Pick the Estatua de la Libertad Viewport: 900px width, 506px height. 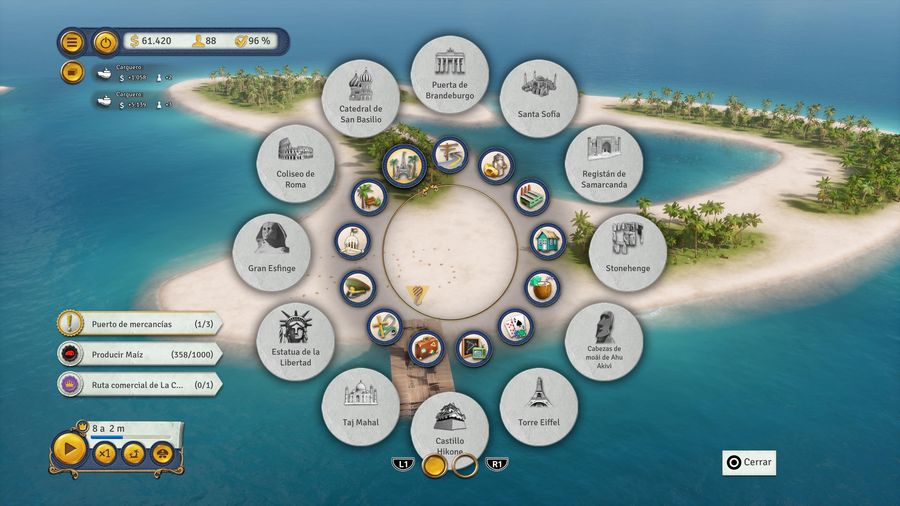click(x=296, y=341)
